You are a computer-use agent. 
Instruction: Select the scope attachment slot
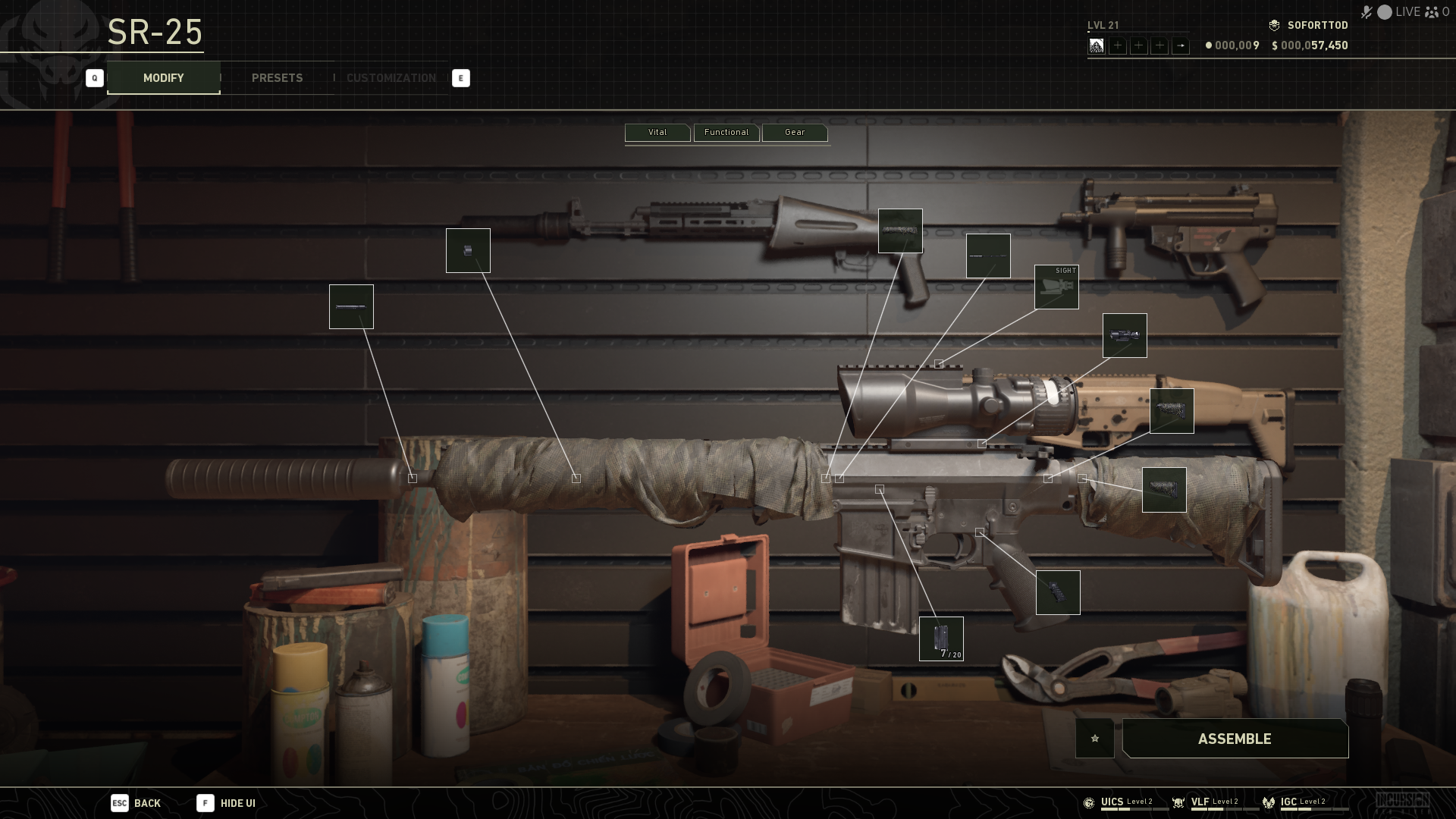[x=1125, y=336]
